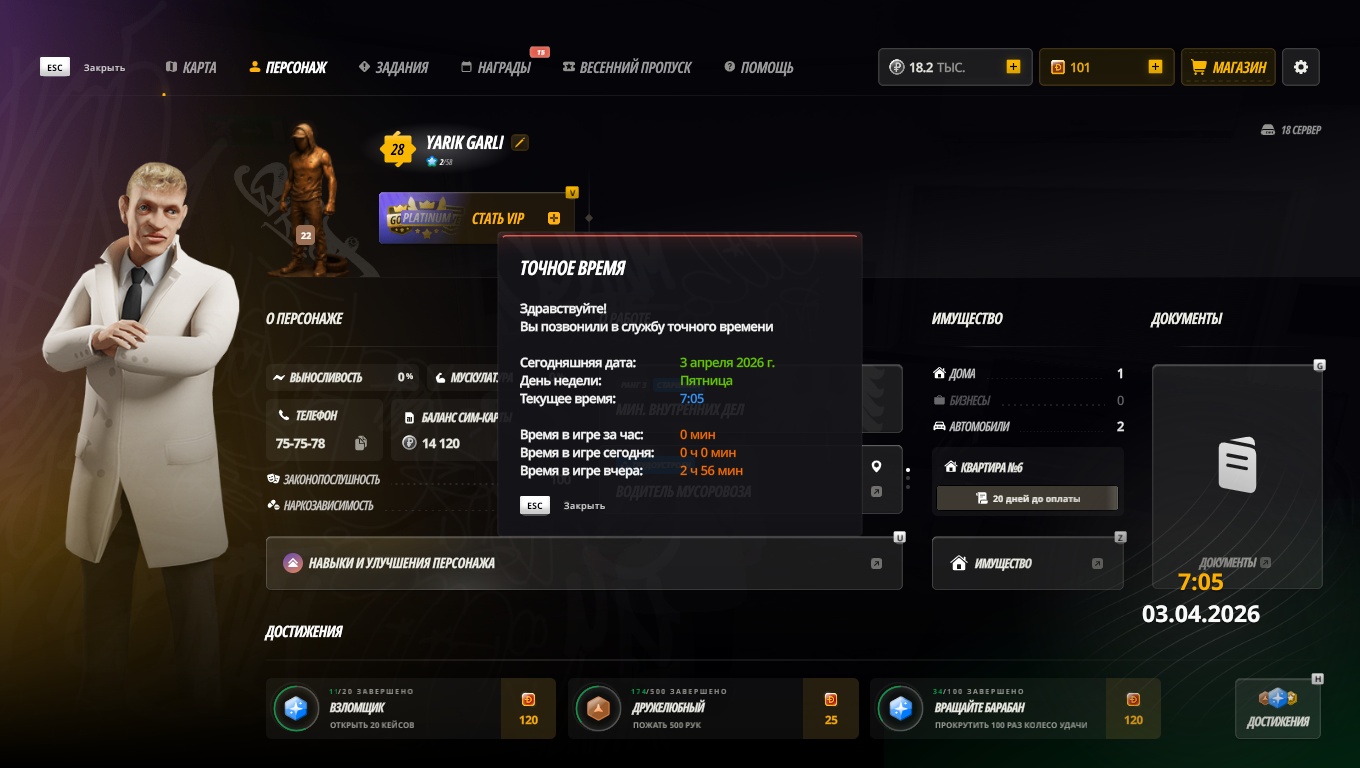The height and width of the screenshot is (768, 1360).
Task: Add more ruble currency with plus button
Action: (x=1013, y=67)
